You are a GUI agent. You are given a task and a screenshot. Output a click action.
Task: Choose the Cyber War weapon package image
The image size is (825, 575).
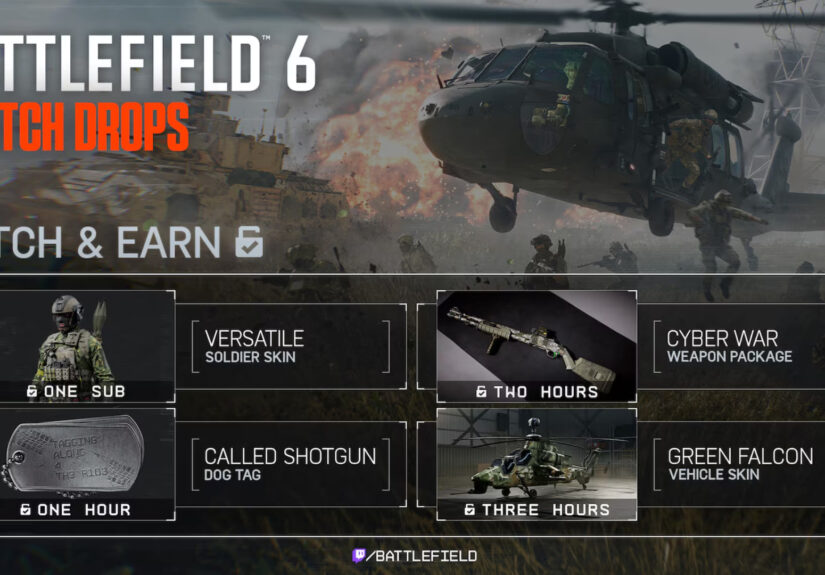click(536, 345)
